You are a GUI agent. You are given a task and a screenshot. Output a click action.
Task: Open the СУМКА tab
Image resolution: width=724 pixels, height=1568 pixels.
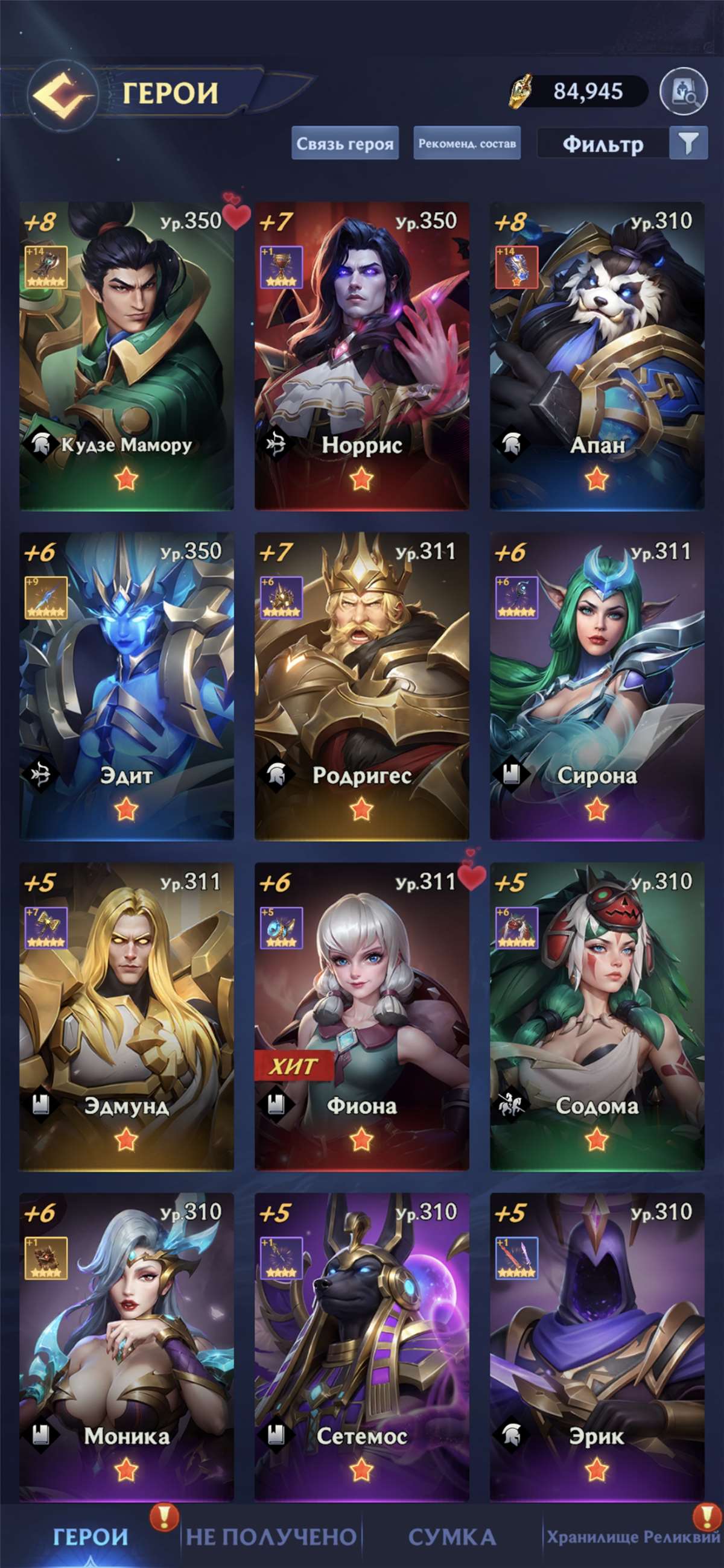(x=452, y=1537)
